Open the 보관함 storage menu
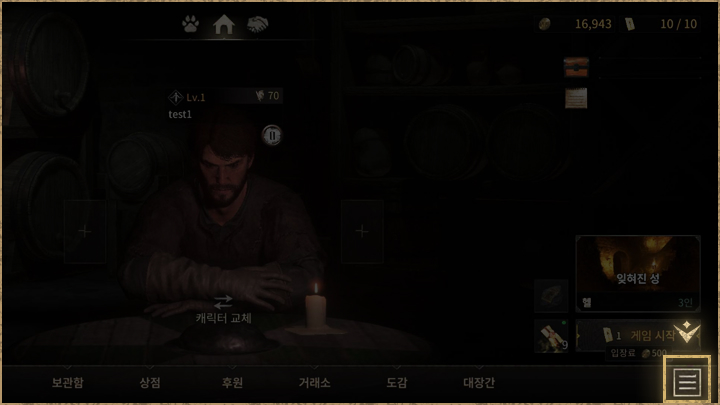Viewport: 720px width, 405px height. point(68,382)
